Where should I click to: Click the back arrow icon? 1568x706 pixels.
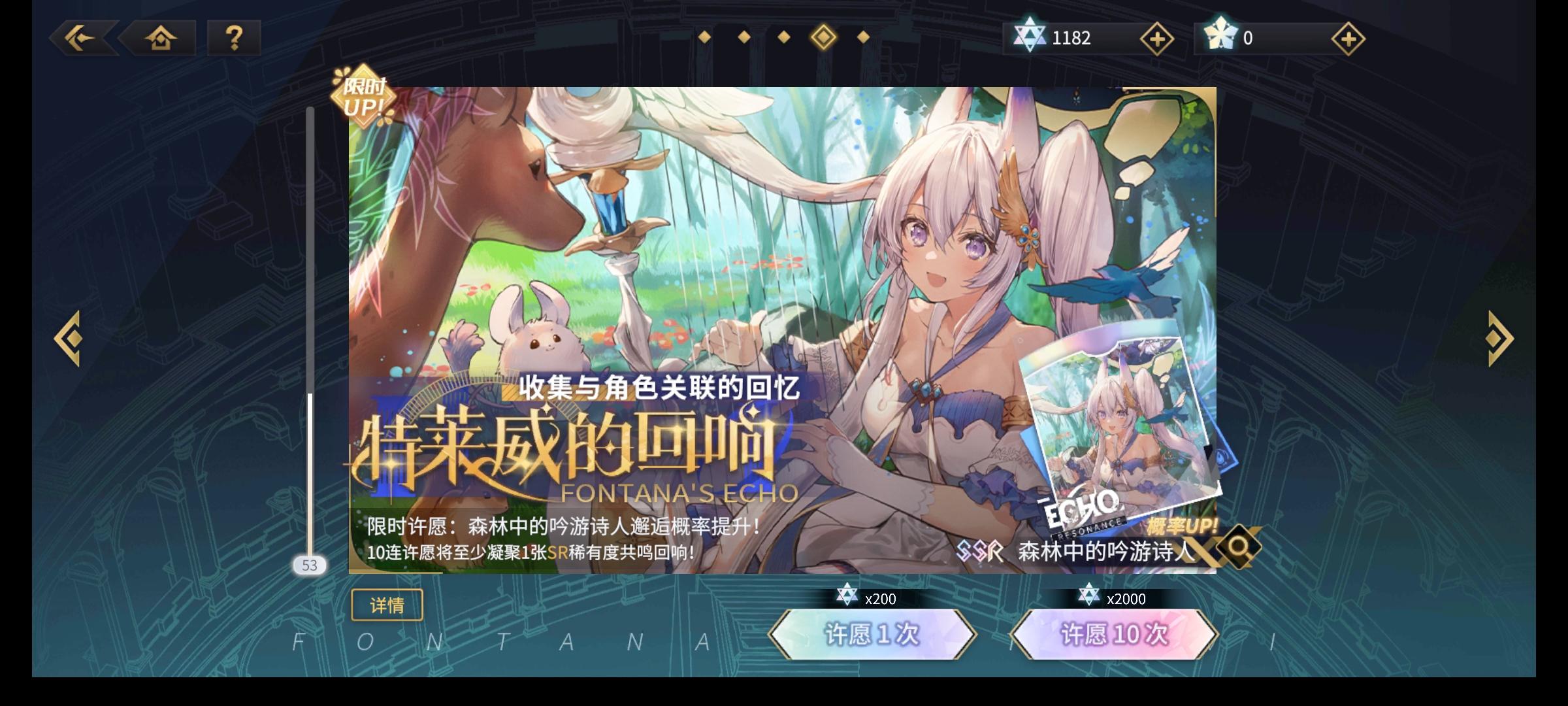pyautogui.click(x=80, y=39)
